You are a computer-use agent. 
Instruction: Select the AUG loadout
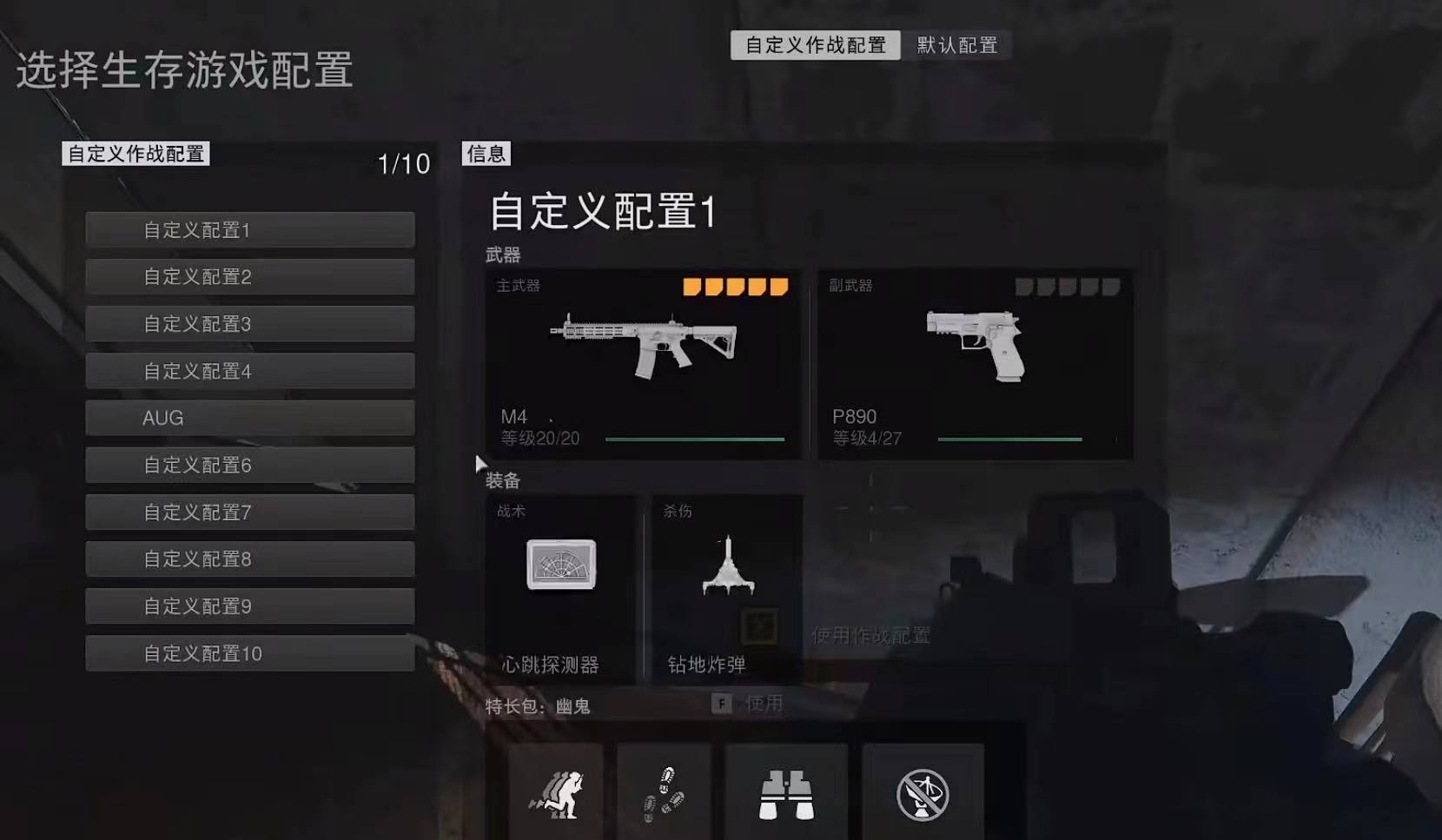[x=249, y=418]
